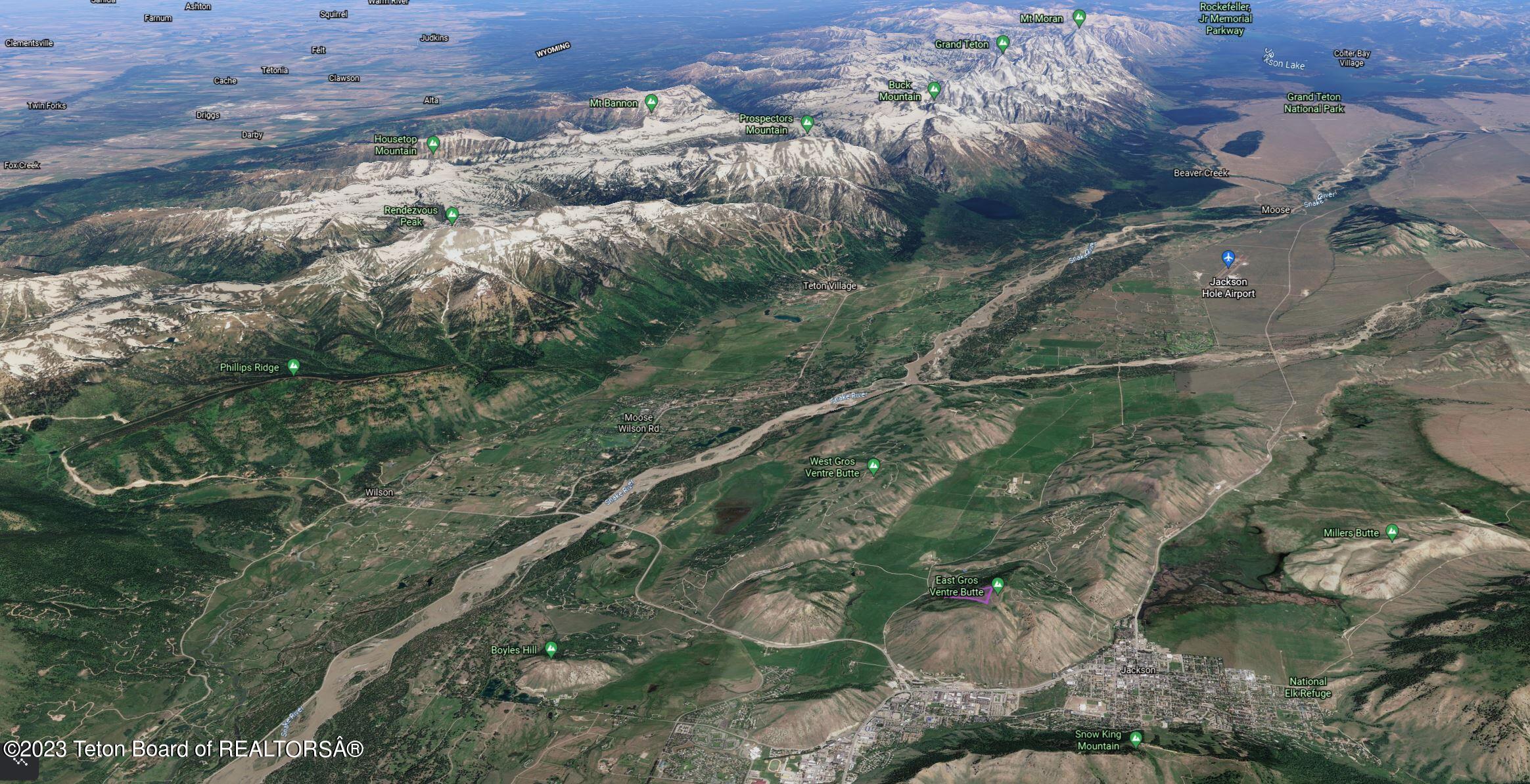Select the Rendezvous Peak marker
Image resolution: width=1530 pixels, height=784 pixels.
(452, 215)
